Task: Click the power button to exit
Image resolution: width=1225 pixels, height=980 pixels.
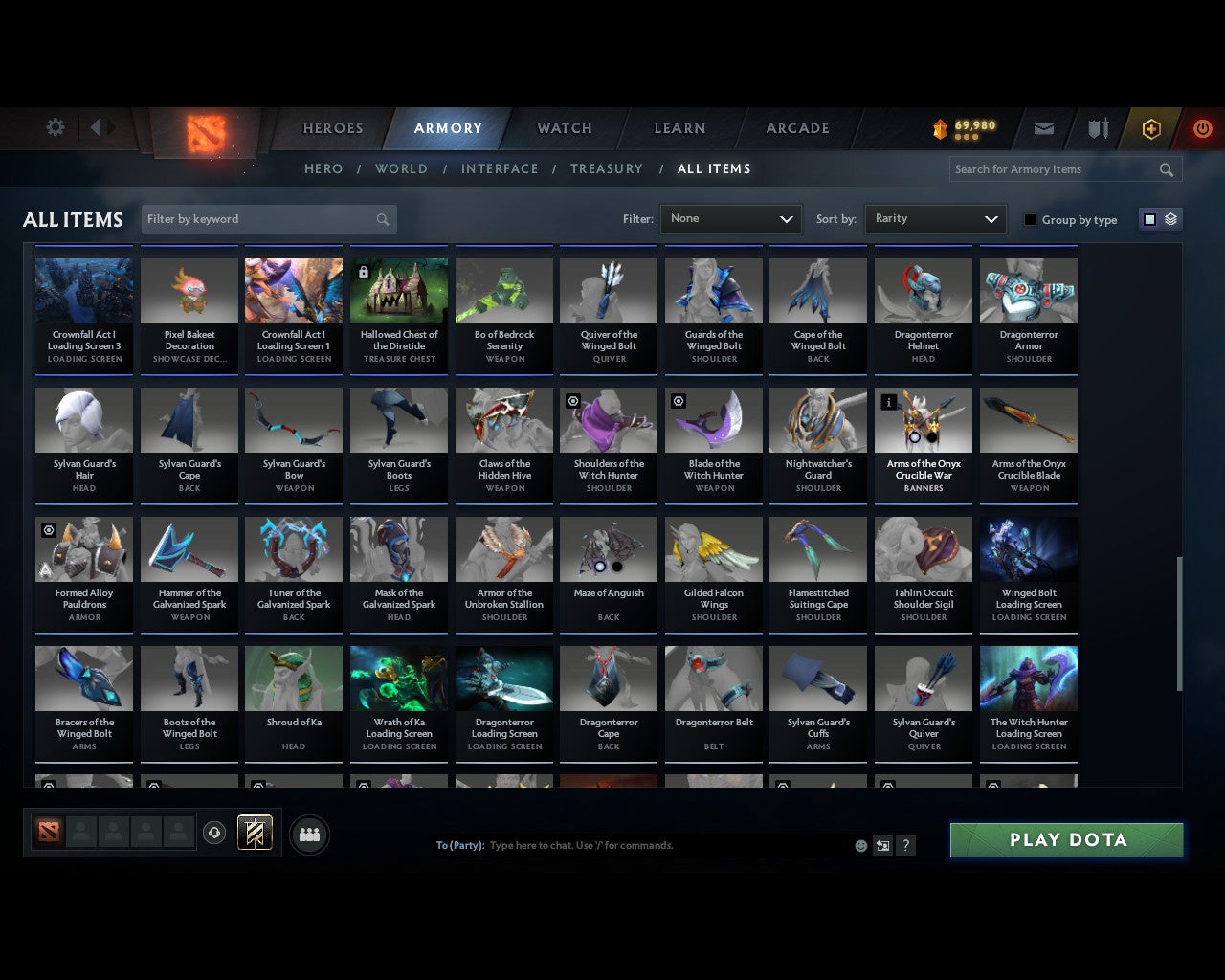Action: tap(1202, 127)
